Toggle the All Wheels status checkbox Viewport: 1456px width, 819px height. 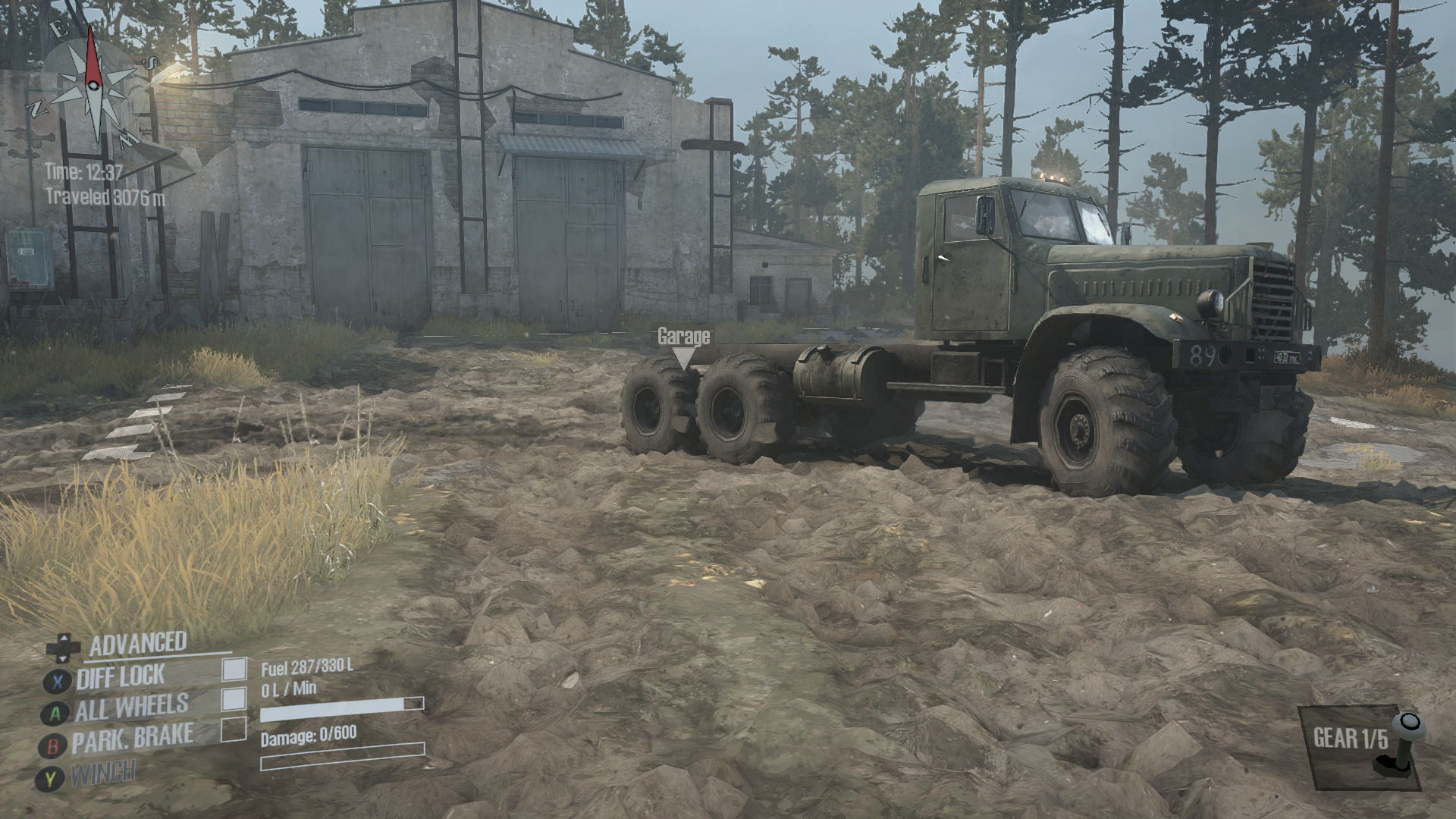click(x=232, y=699)
